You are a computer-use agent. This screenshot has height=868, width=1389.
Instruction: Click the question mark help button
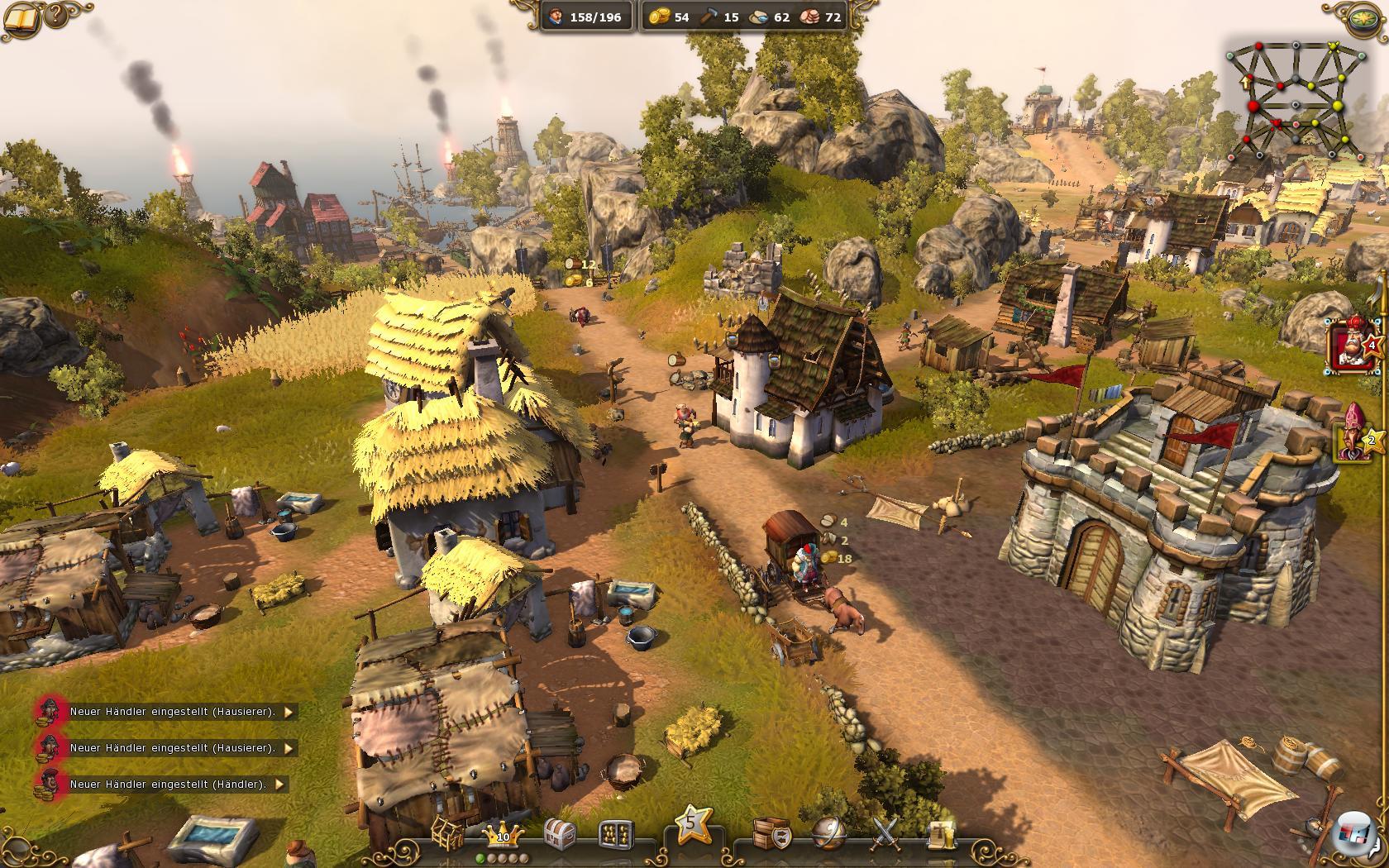click(56, 15)
